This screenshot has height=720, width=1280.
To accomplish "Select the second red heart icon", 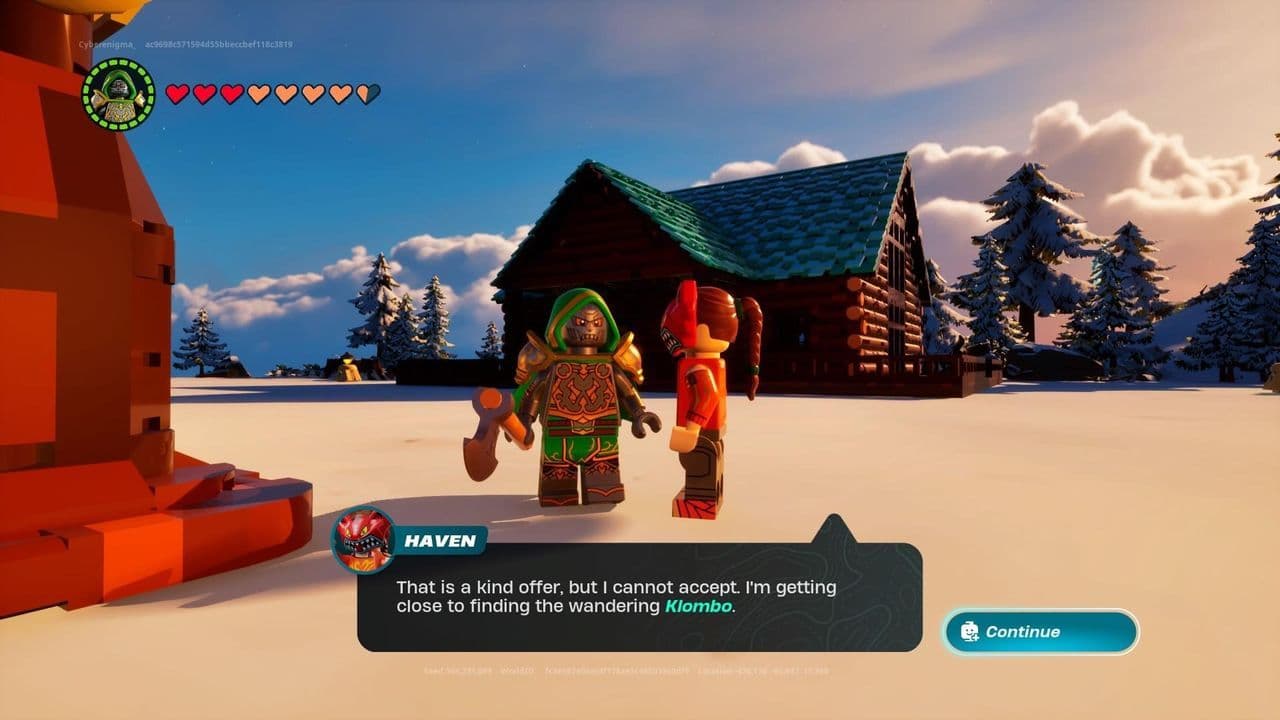I will click(x=204, y=95).
